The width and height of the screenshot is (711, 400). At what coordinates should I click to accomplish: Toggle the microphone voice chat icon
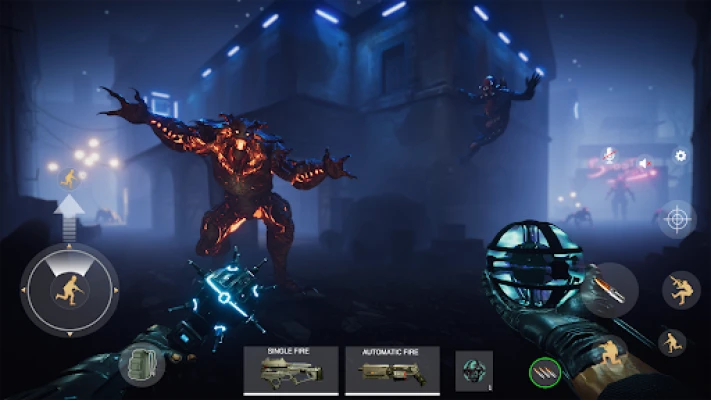click(608, 156)
